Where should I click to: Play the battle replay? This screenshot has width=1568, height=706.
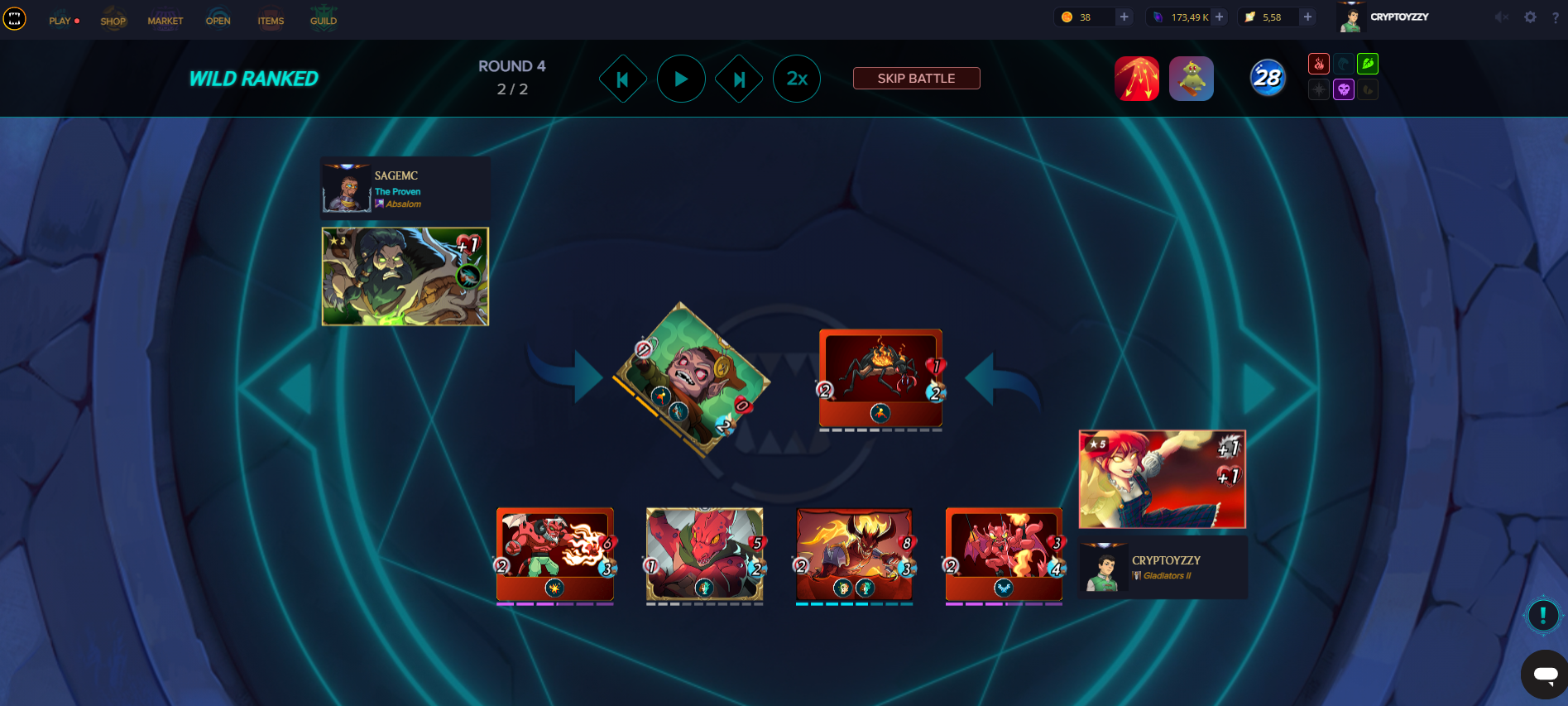point(681,79)
